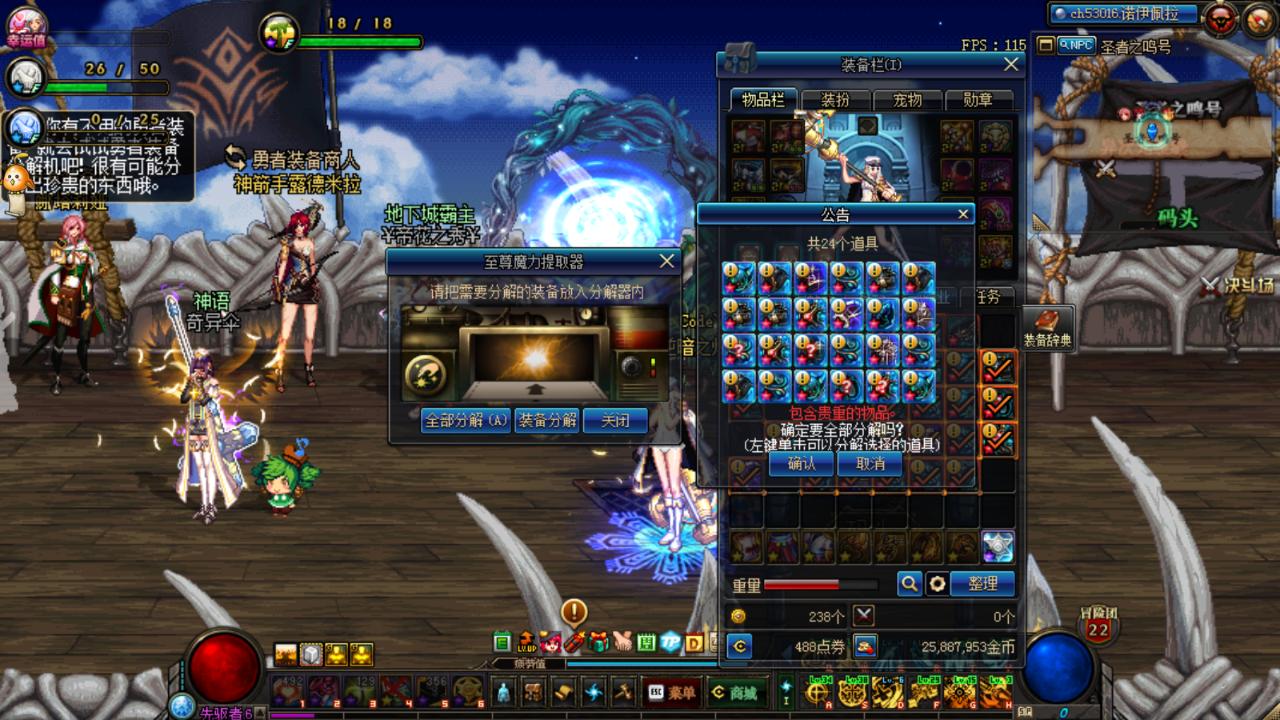Viewport: 1280px width, 720px height.
Task: Click the LV.UP icon in the quick bar
Action: [527, 642]
